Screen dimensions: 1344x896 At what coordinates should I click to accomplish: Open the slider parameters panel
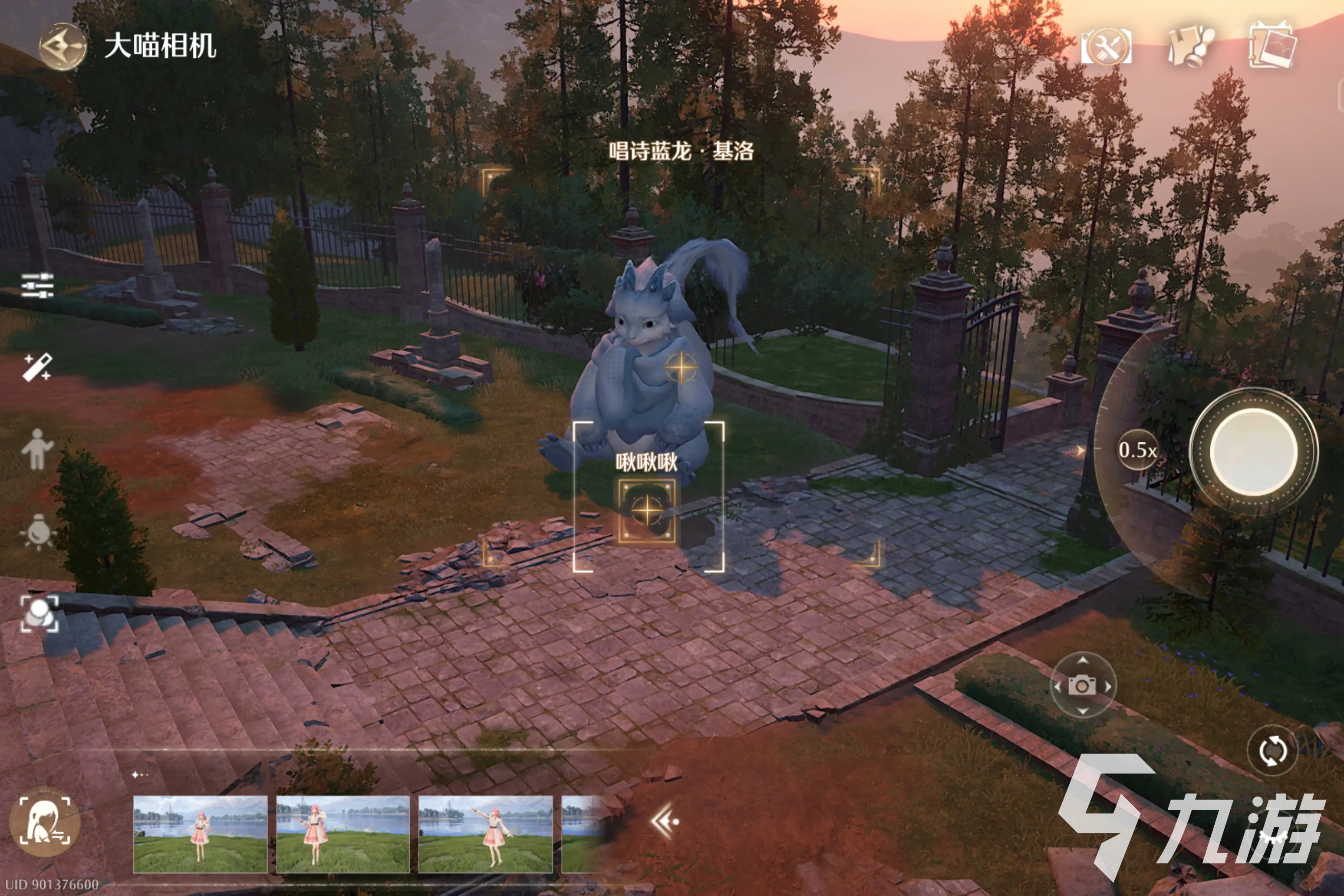pyautogui.click(x=38, y=285)
